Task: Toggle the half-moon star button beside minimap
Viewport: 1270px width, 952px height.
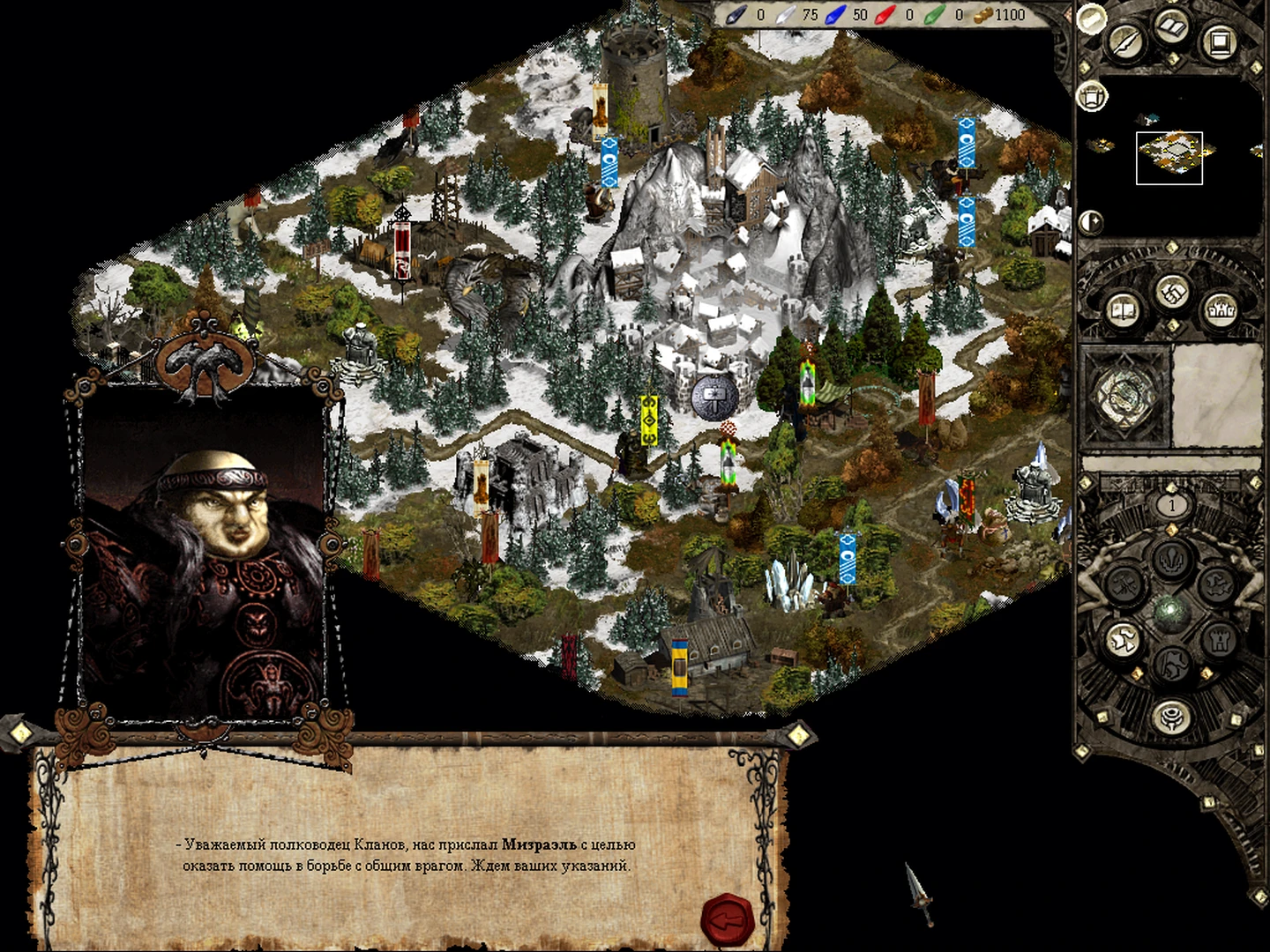Action: pyautogui.click(x=1092, y=220)
